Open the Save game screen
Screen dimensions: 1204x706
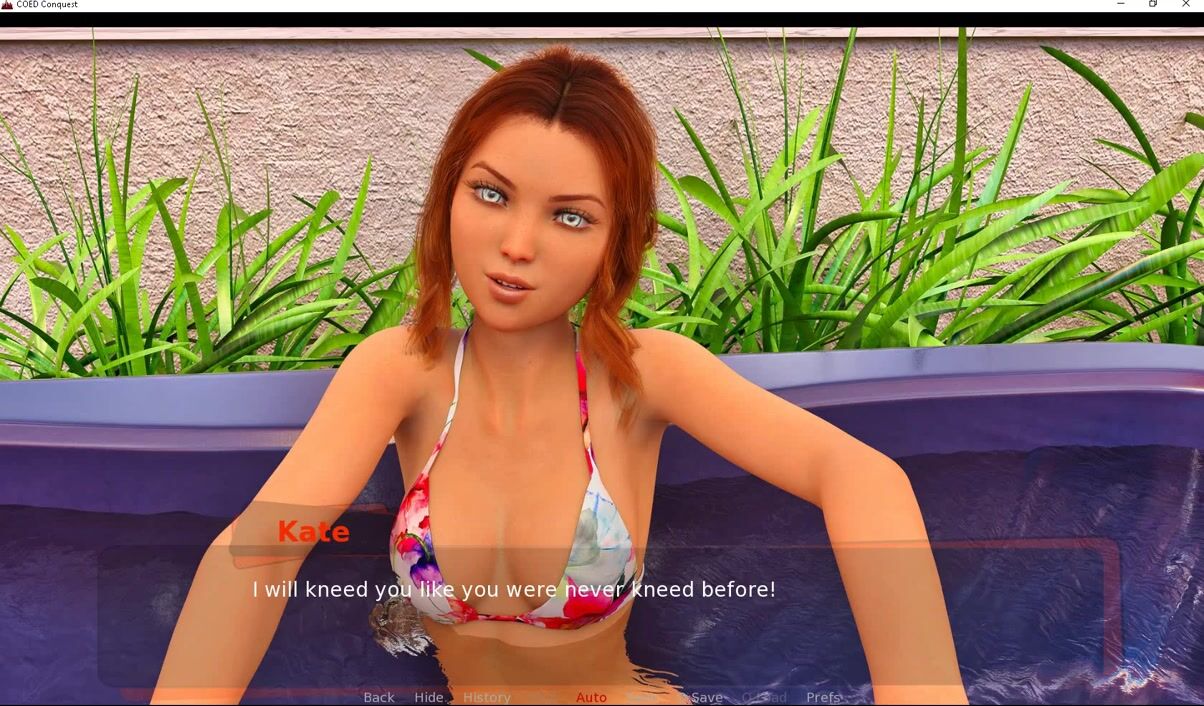pyautogui.click(x=706, y=697)
